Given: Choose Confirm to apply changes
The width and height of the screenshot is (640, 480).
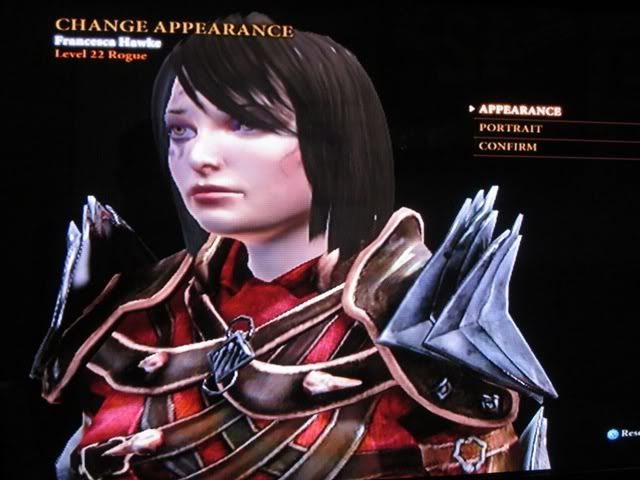Looking at the screenshot, I should point(507,147).
